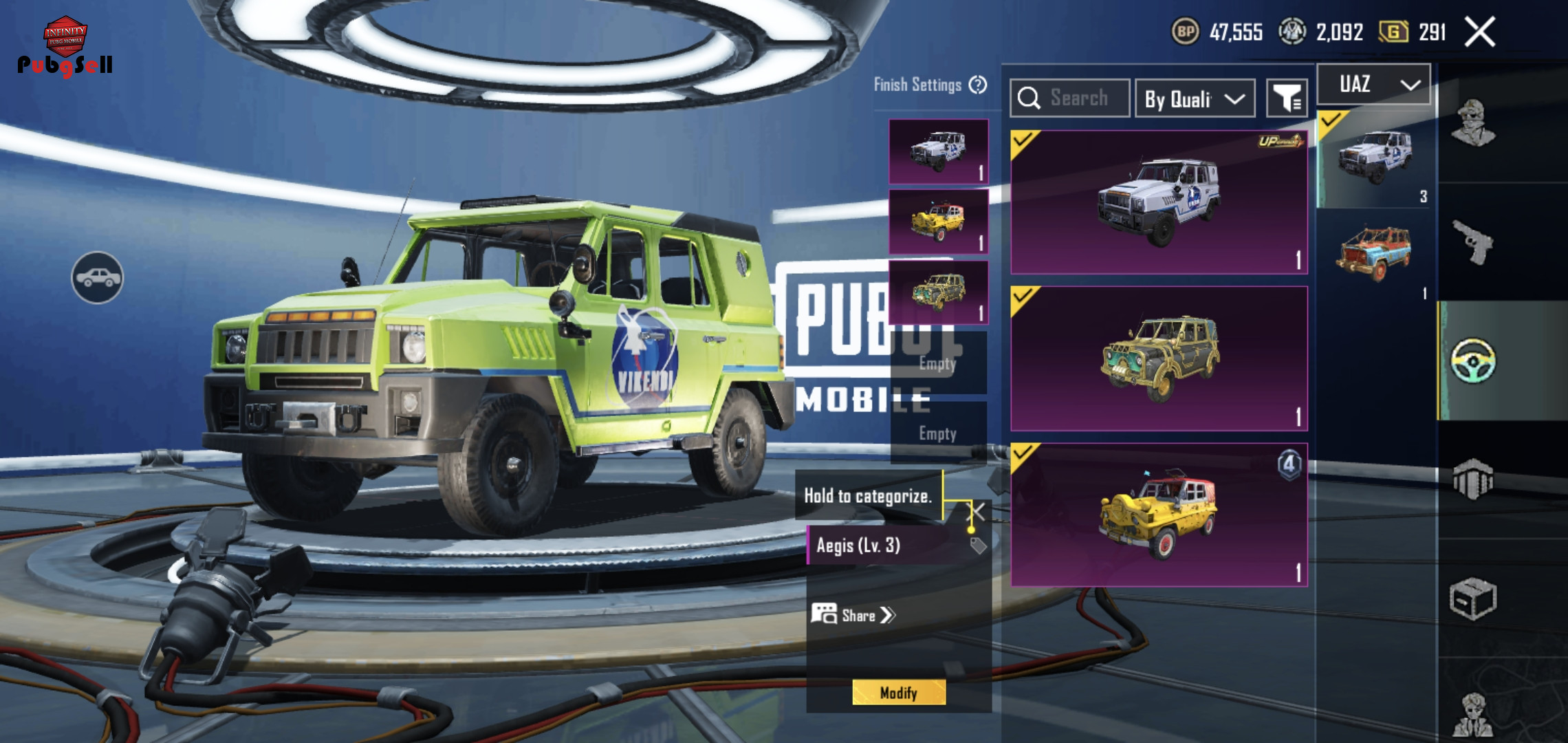Share the Aegis skin
The width and height of the screenshot is (1568, 743).
pos(853,615)
